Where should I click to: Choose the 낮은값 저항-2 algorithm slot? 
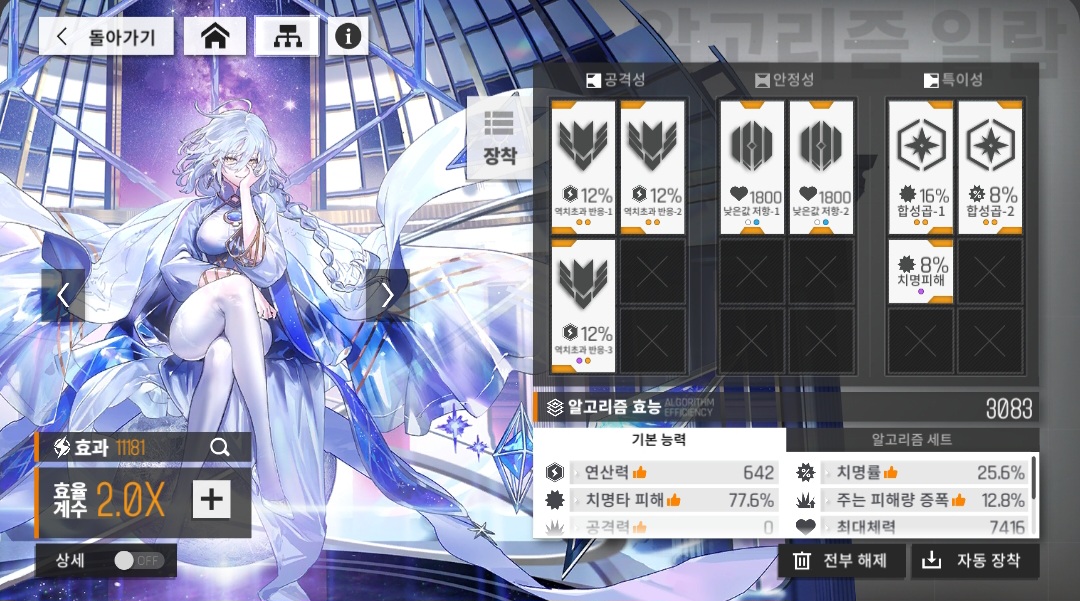[821, 167]
